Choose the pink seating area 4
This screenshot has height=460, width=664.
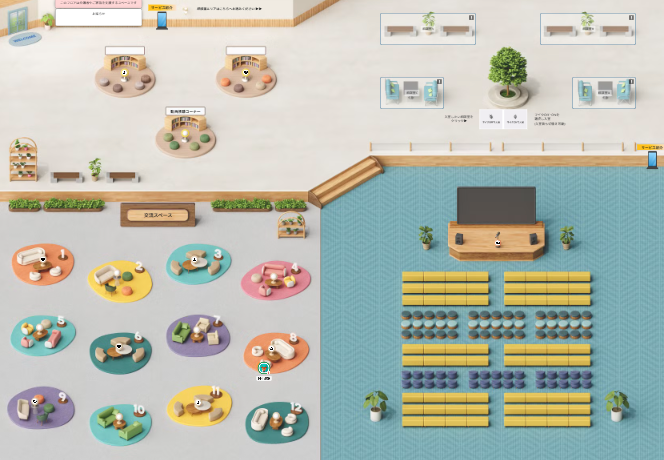(274, 279)
